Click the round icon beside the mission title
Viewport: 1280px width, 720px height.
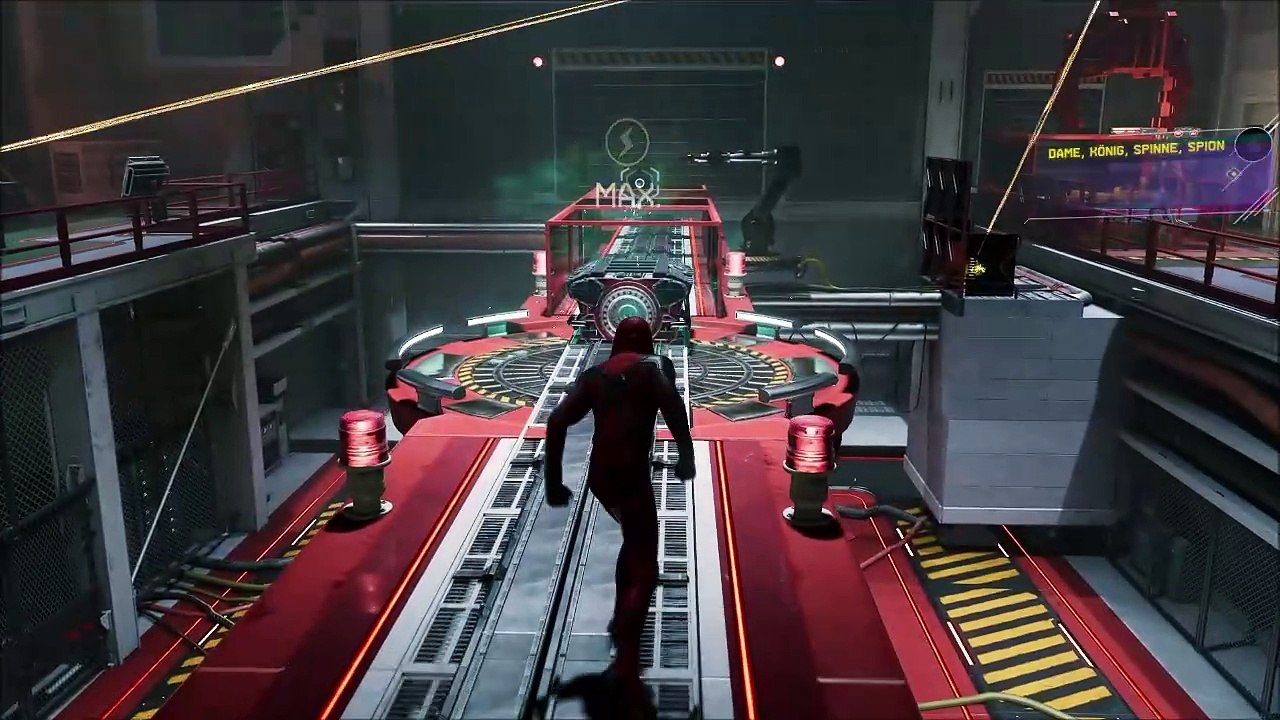click(1252, 144)
